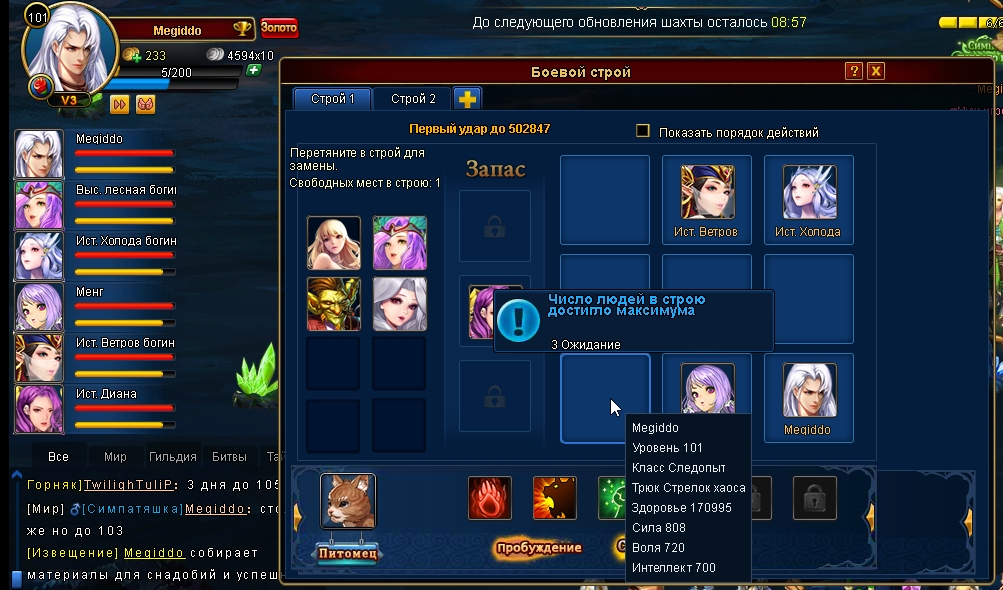Activate the red flaming paw skill
Screen dimensions: 1003x590
490,498
